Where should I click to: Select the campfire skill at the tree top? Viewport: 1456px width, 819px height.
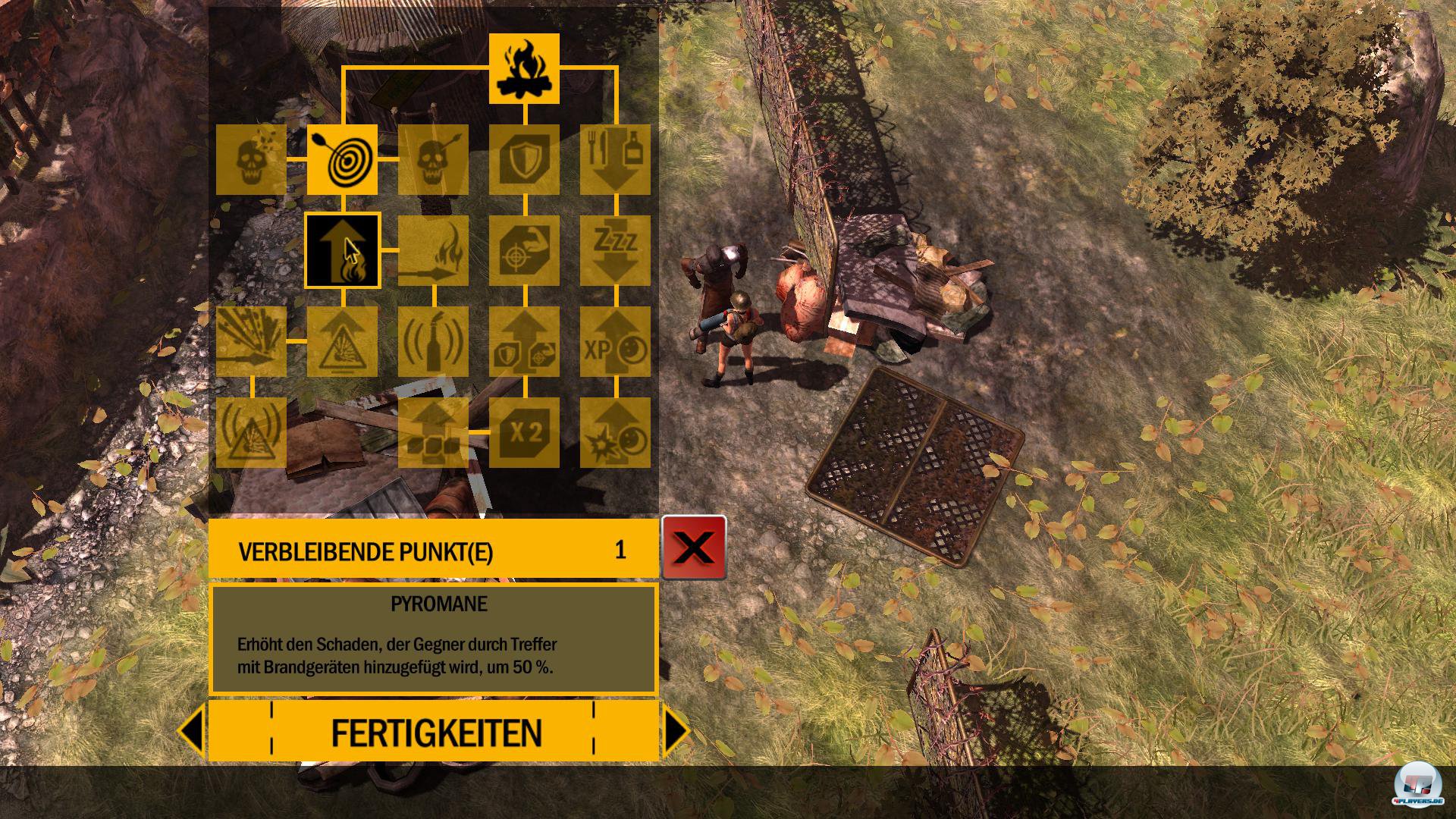tap(525, 70)
